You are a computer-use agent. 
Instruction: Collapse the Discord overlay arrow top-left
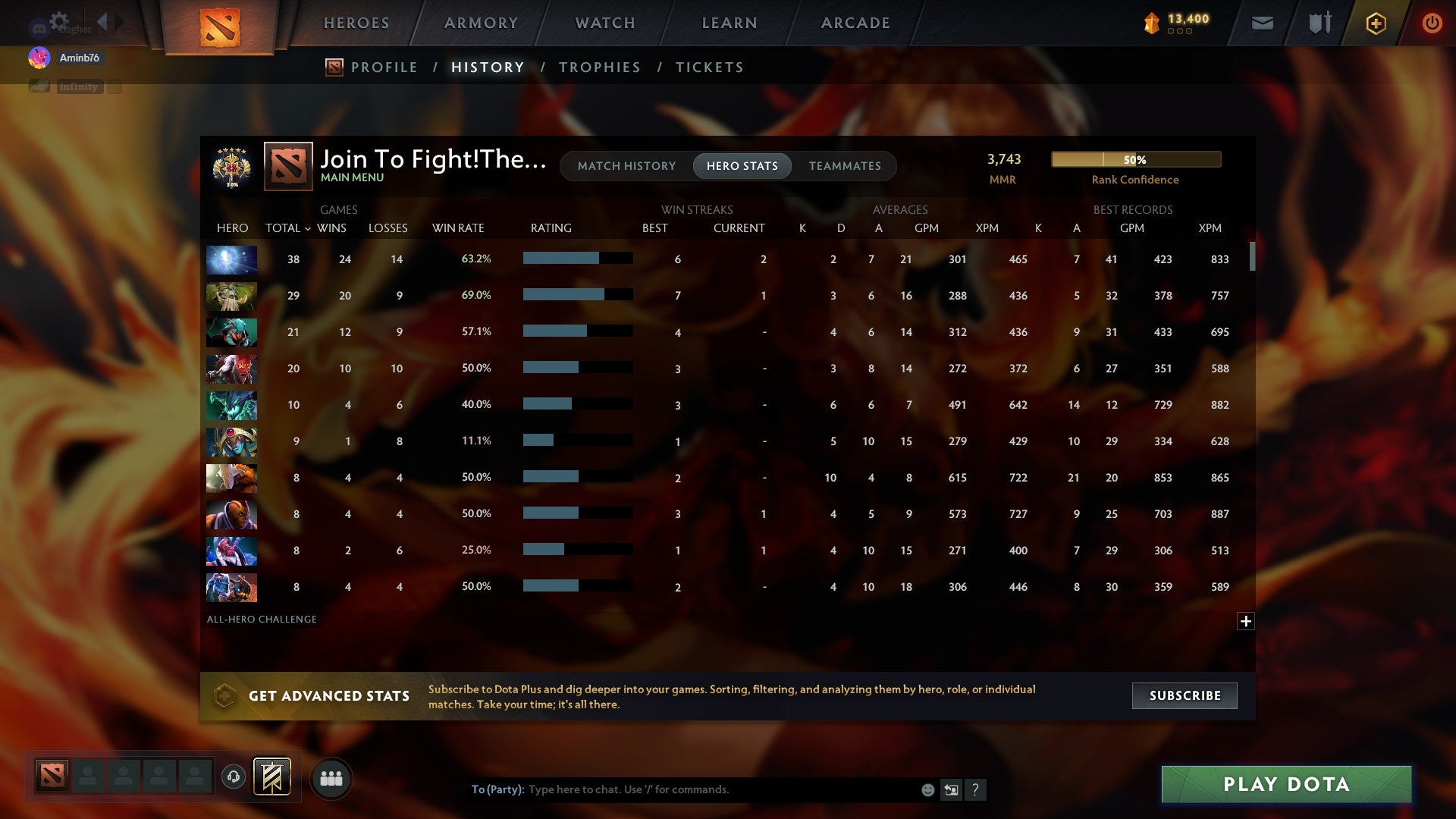(x=102, y=23)
